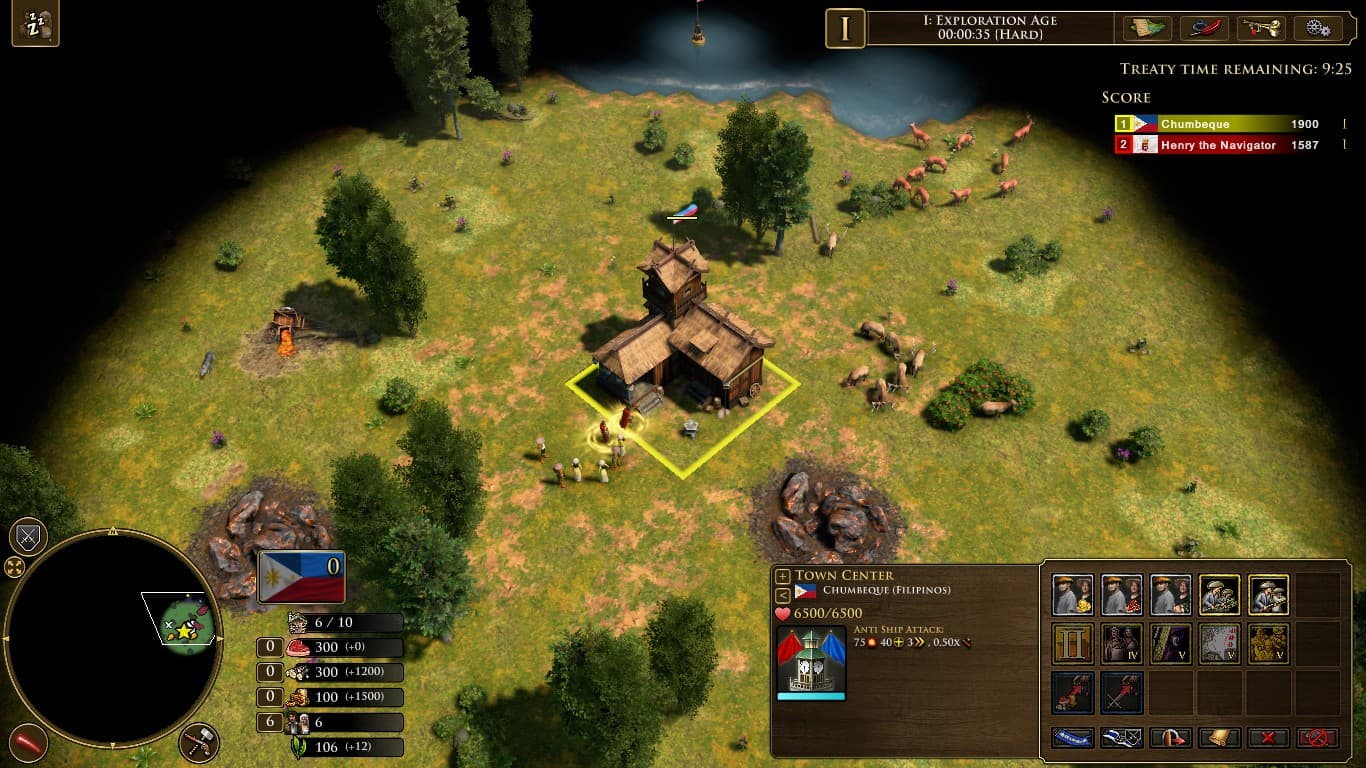The image size is (1366, 768).
Task: Open the gear settings menu
Action: (1318, 28)
